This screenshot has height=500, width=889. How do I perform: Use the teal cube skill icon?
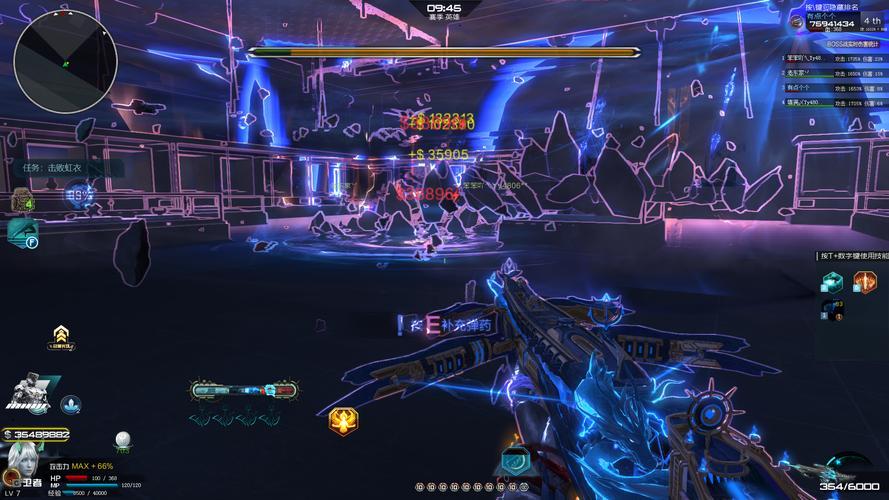(x=831, y=281)
